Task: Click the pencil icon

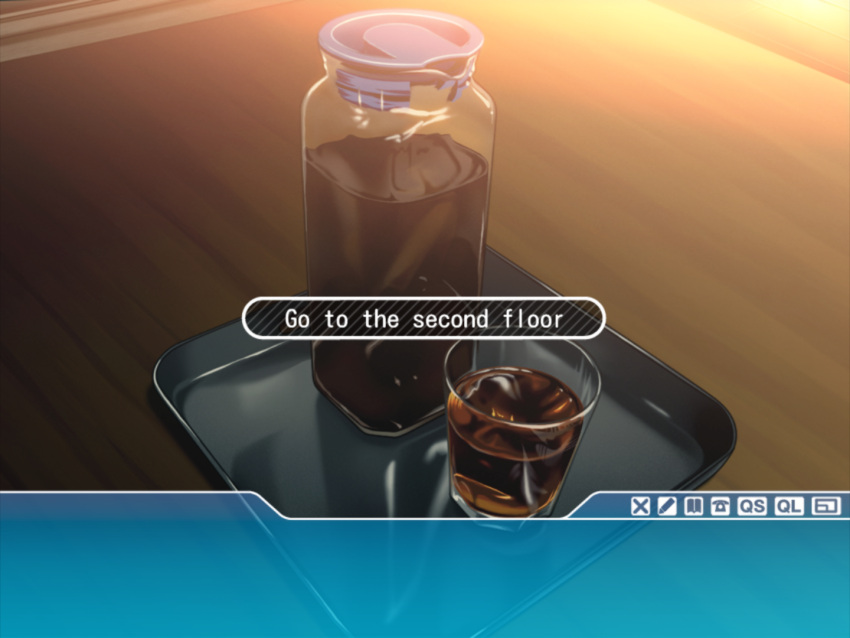Action: pyautogui.click(x=666, y=506)
